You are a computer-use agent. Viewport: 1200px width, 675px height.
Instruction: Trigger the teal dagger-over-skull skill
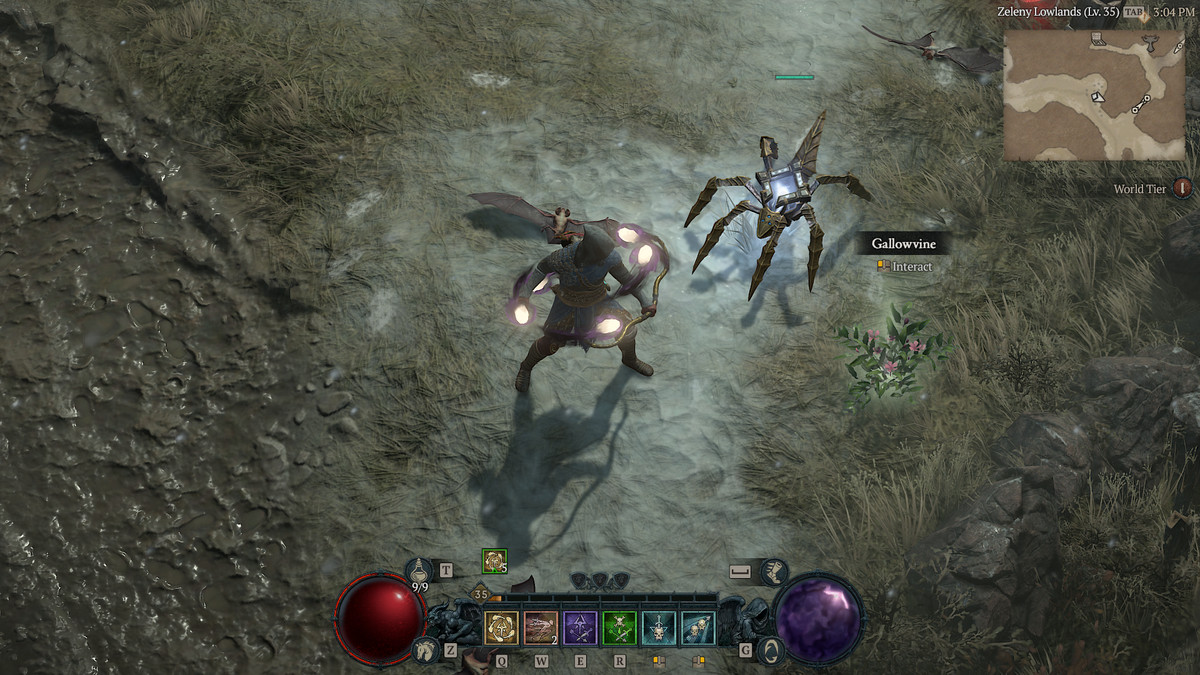click(x=658, y=628)
